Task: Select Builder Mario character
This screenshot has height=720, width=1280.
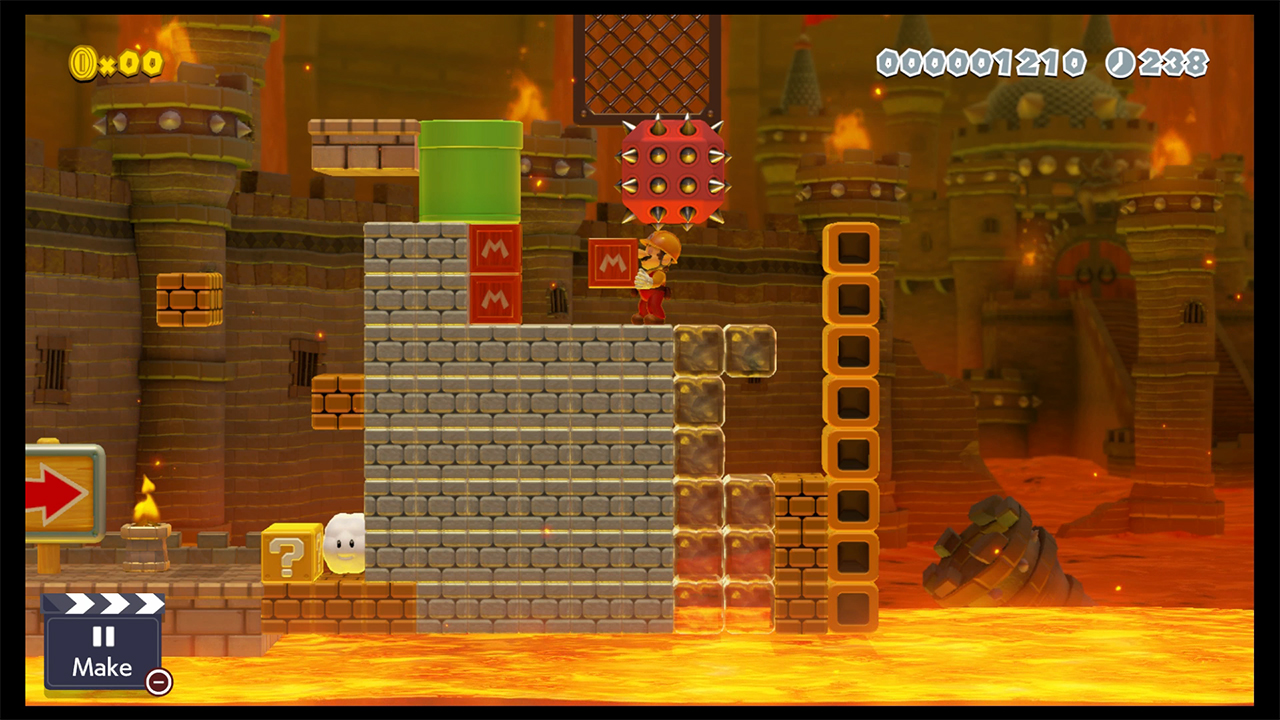Action: coord(655,280)
